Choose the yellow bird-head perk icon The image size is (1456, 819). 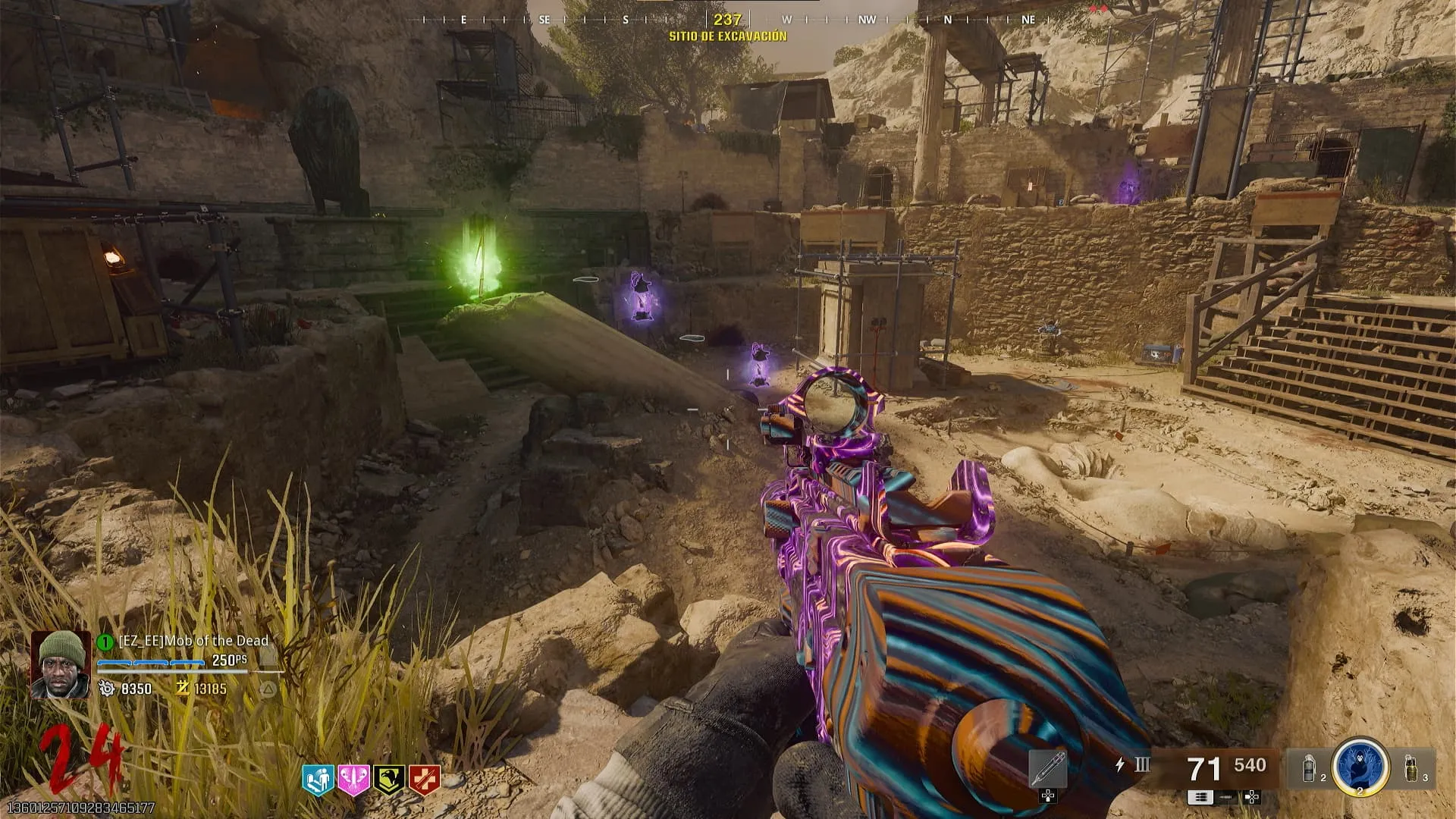[x=388, y=780]
